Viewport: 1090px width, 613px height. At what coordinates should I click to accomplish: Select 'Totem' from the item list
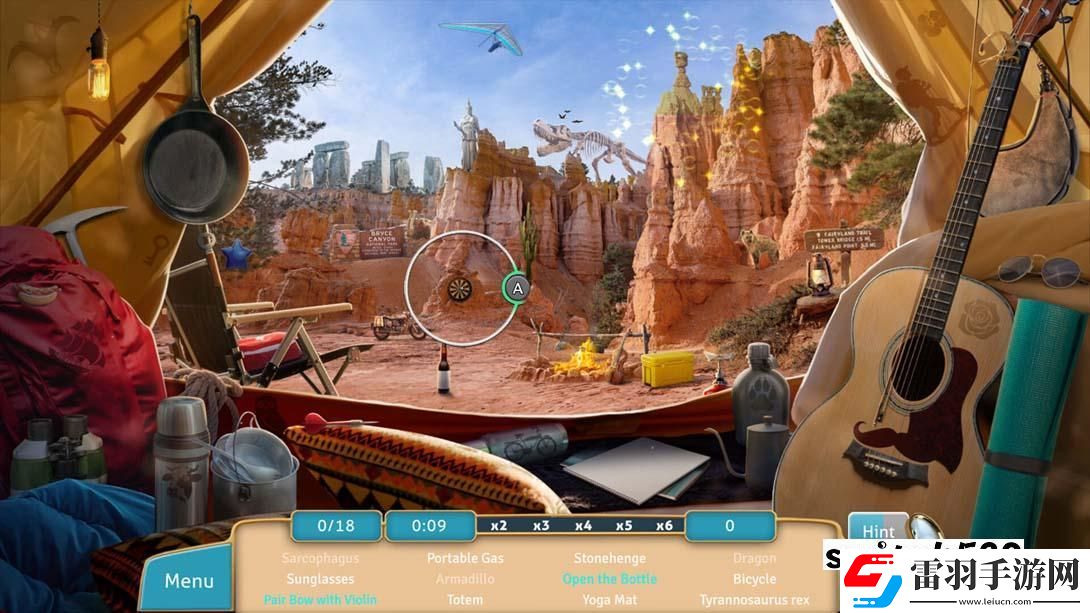(465, 600)
